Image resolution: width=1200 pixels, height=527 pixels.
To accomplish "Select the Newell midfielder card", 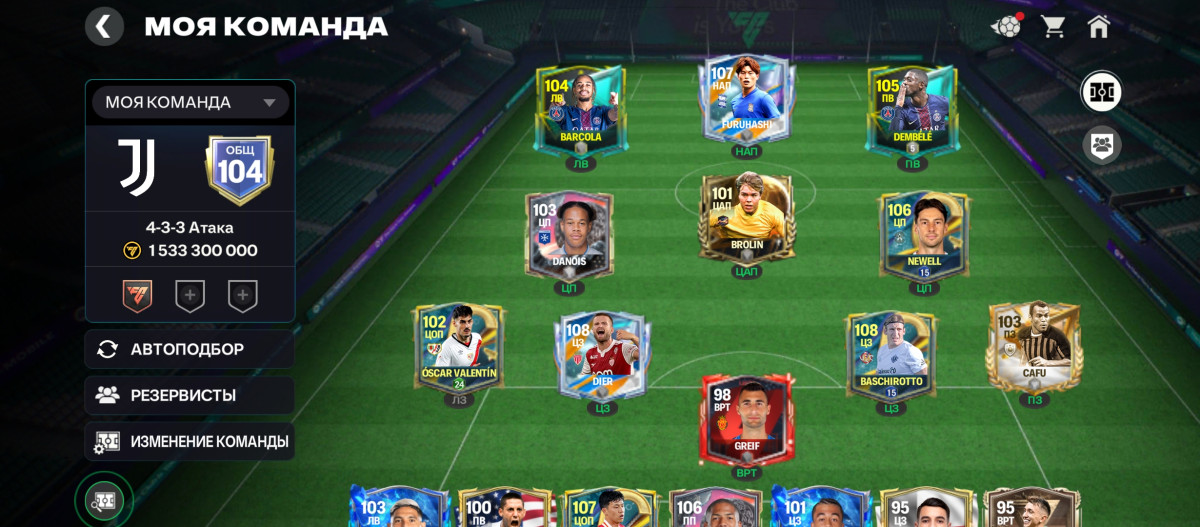I will (x=923, y=235).
